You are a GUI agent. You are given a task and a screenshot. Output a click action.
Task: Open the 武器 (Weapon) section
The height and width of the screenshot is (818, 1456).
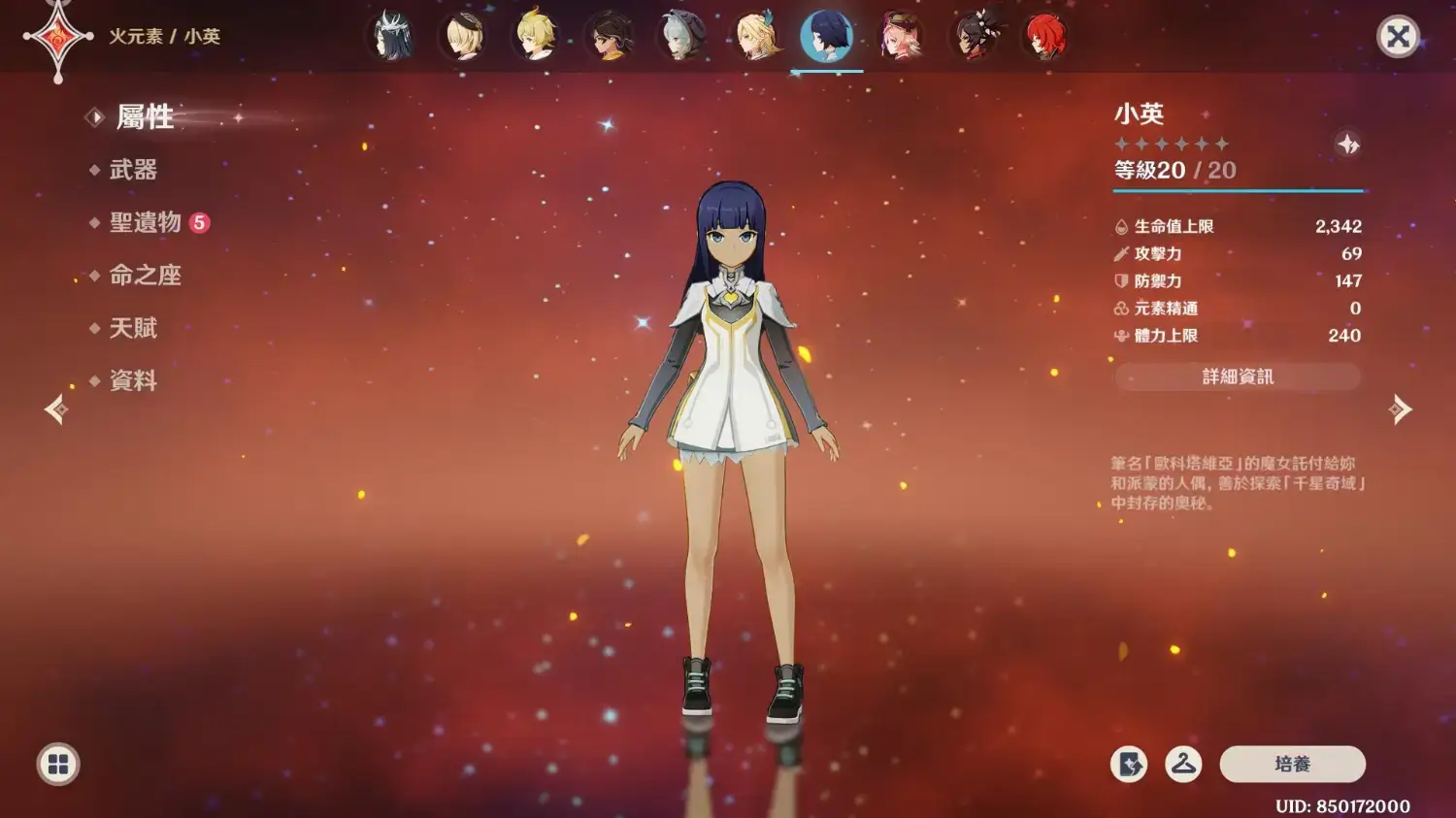point(133,170)
